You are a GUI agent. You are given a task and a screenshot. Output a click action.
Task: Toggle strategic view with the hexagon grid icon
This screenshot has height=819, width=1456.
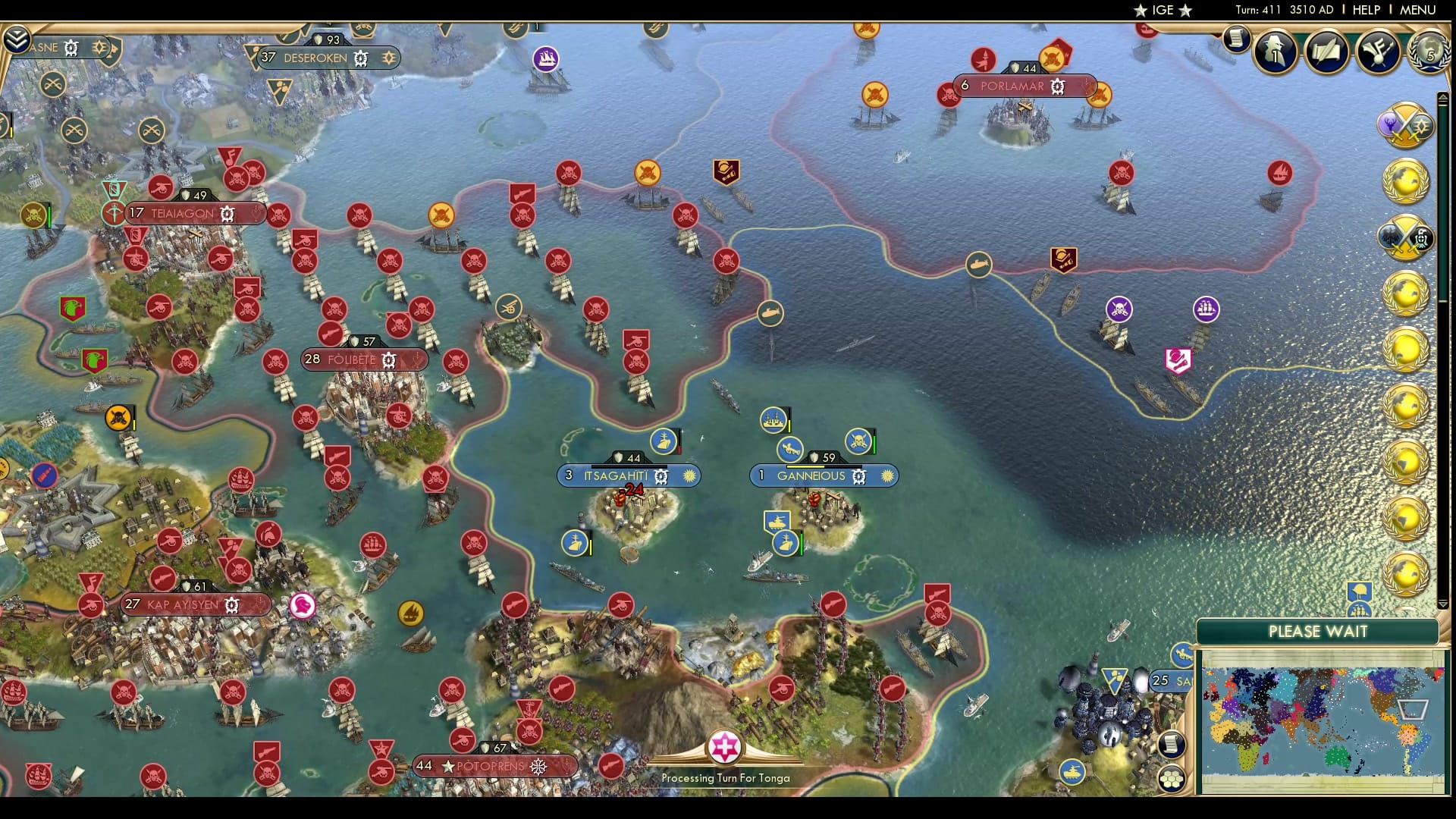pos(1172,778)
